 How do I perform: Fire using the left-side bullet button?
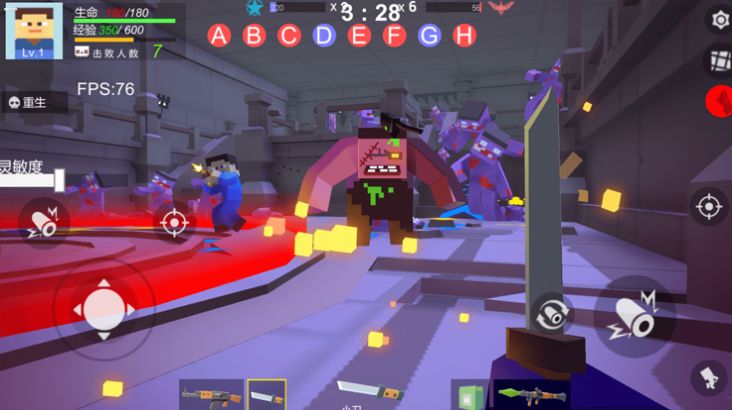(43, 223)
